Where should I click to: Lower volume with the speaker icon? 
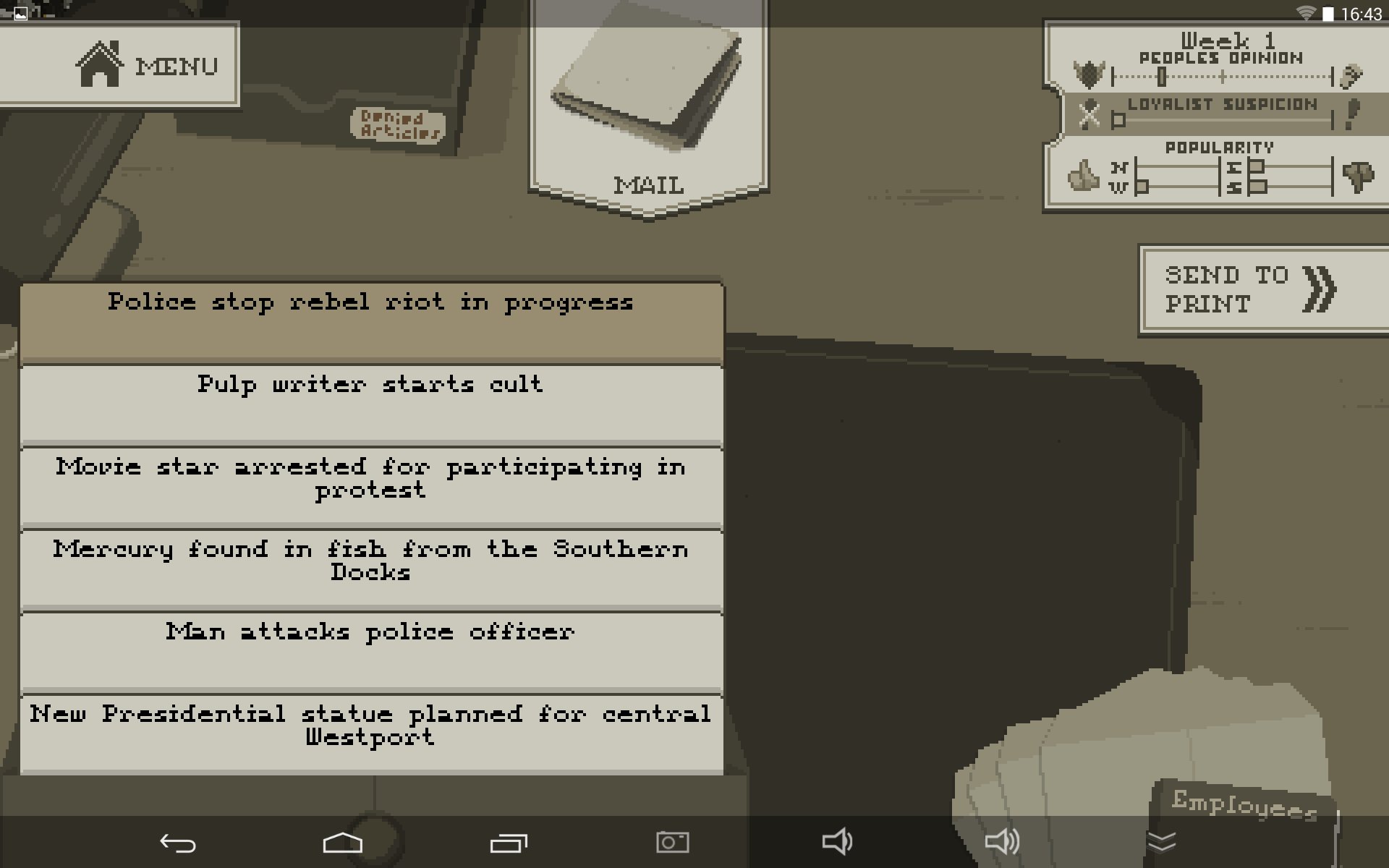(x=837, y=842)
